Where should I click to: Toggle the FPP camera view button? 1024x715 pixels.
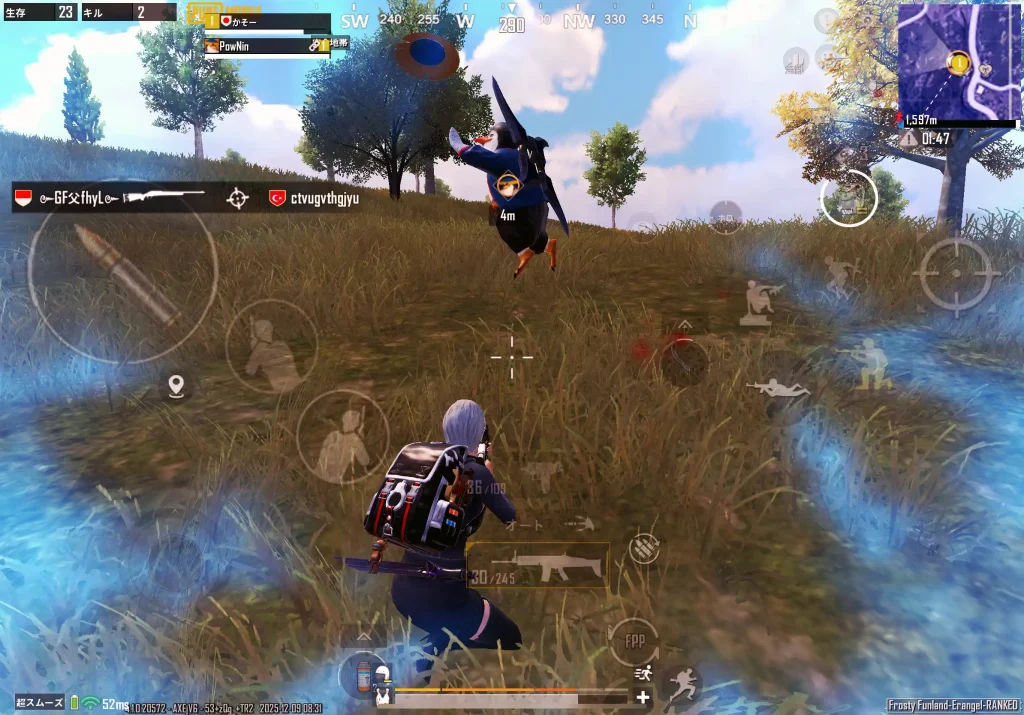[634, 640]
